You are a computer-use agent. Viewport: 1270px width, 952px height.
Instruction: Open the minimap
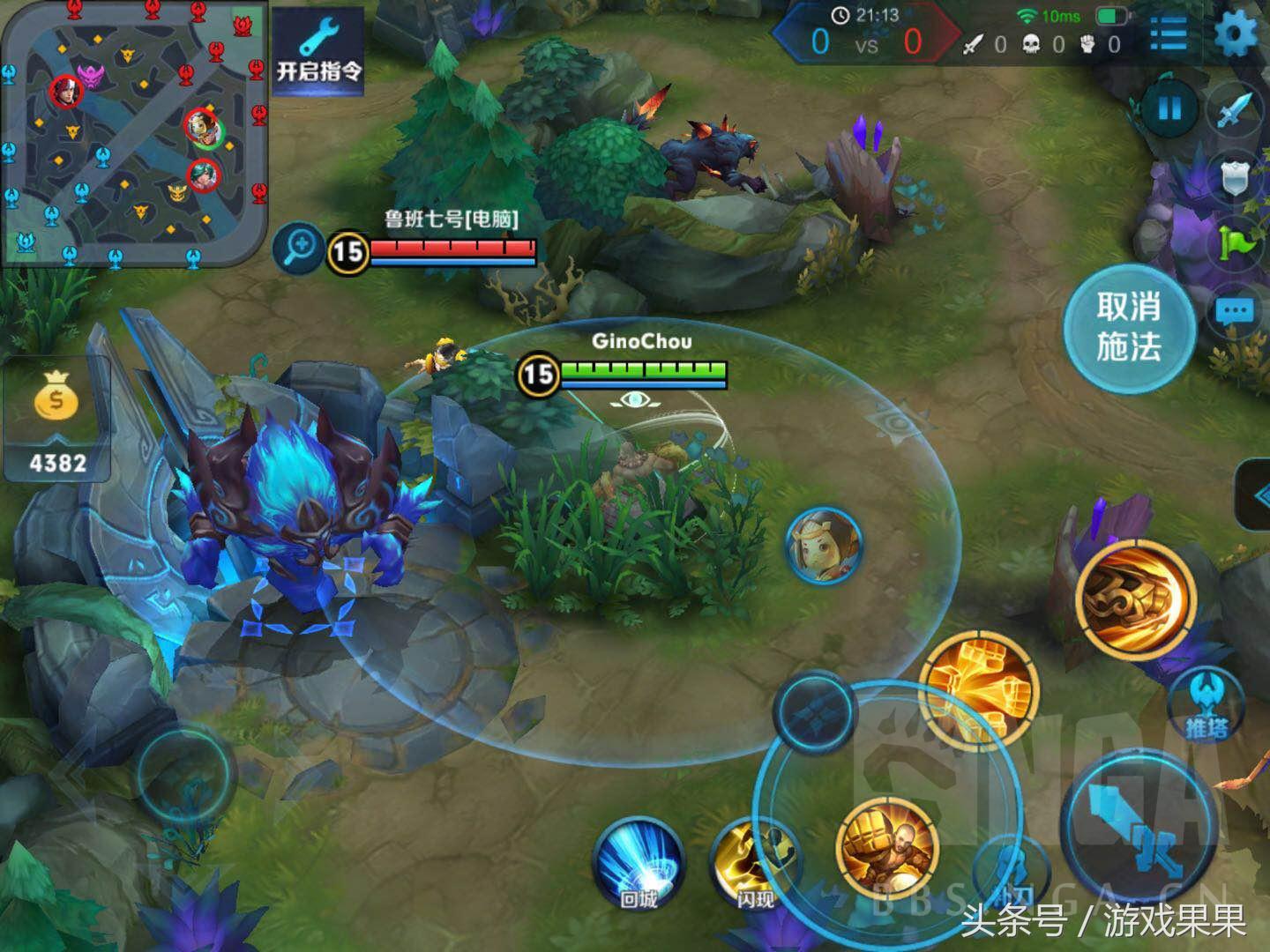(132, 132)
